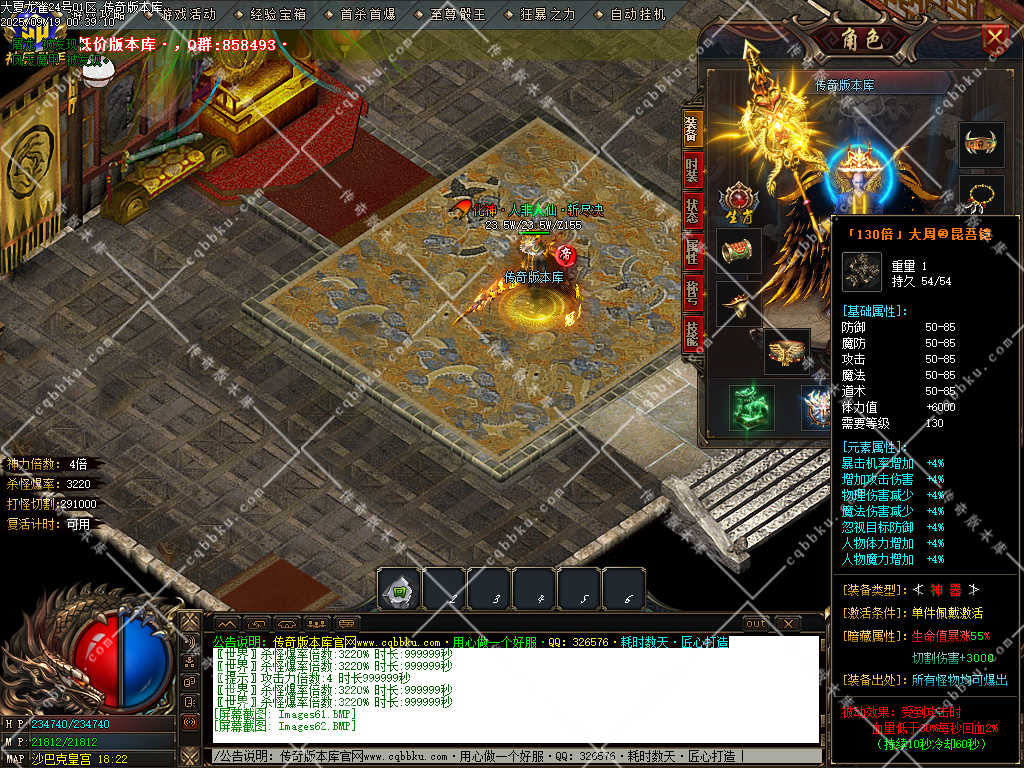Viewport: 1024px width, 768px height.
Task: Click the chat window's out button
Action: 757,624
